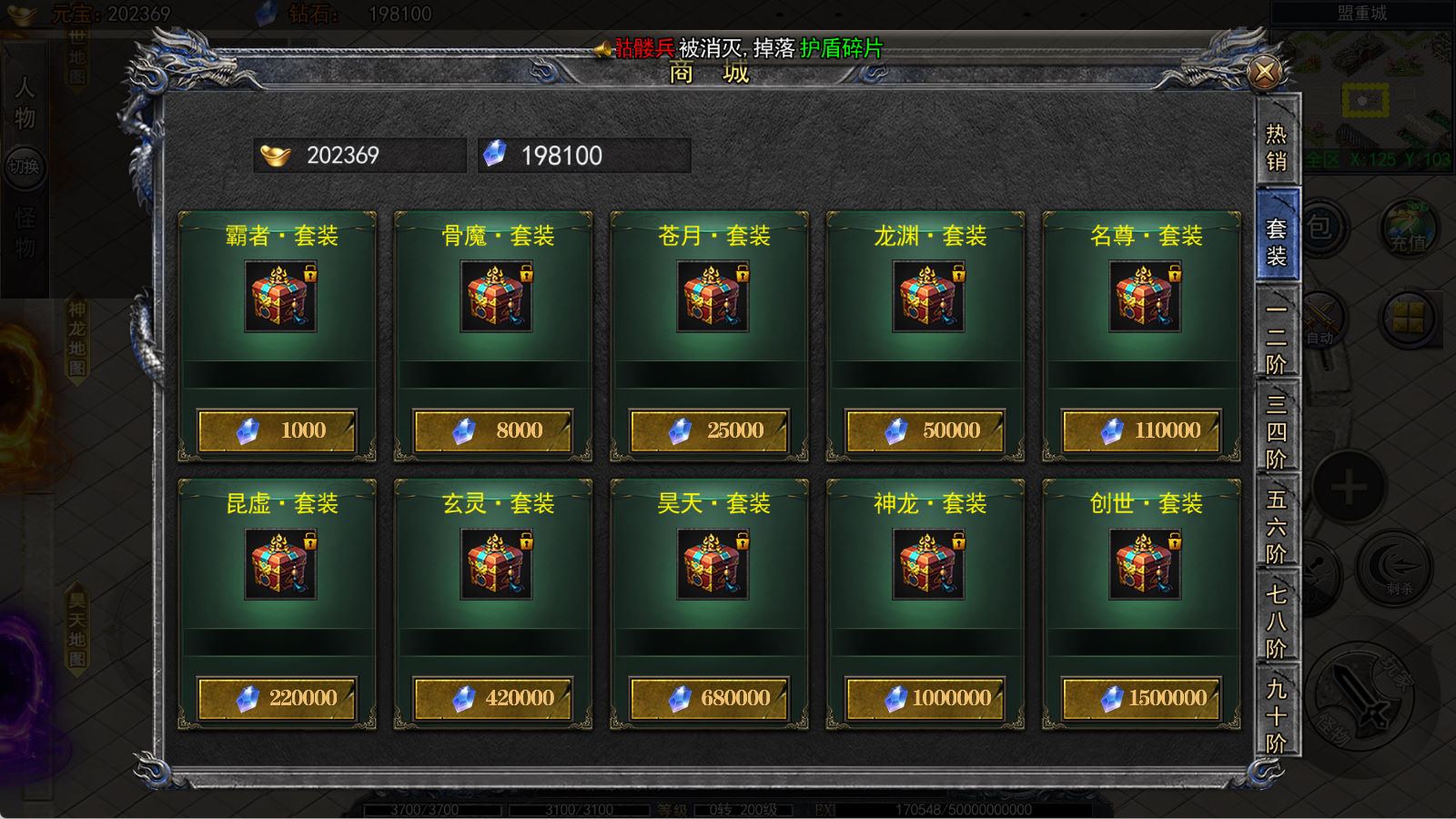Buy 霸者·套装 for 1000 diamonds
The image size is (1456, 819).
[x=278, y=430]
